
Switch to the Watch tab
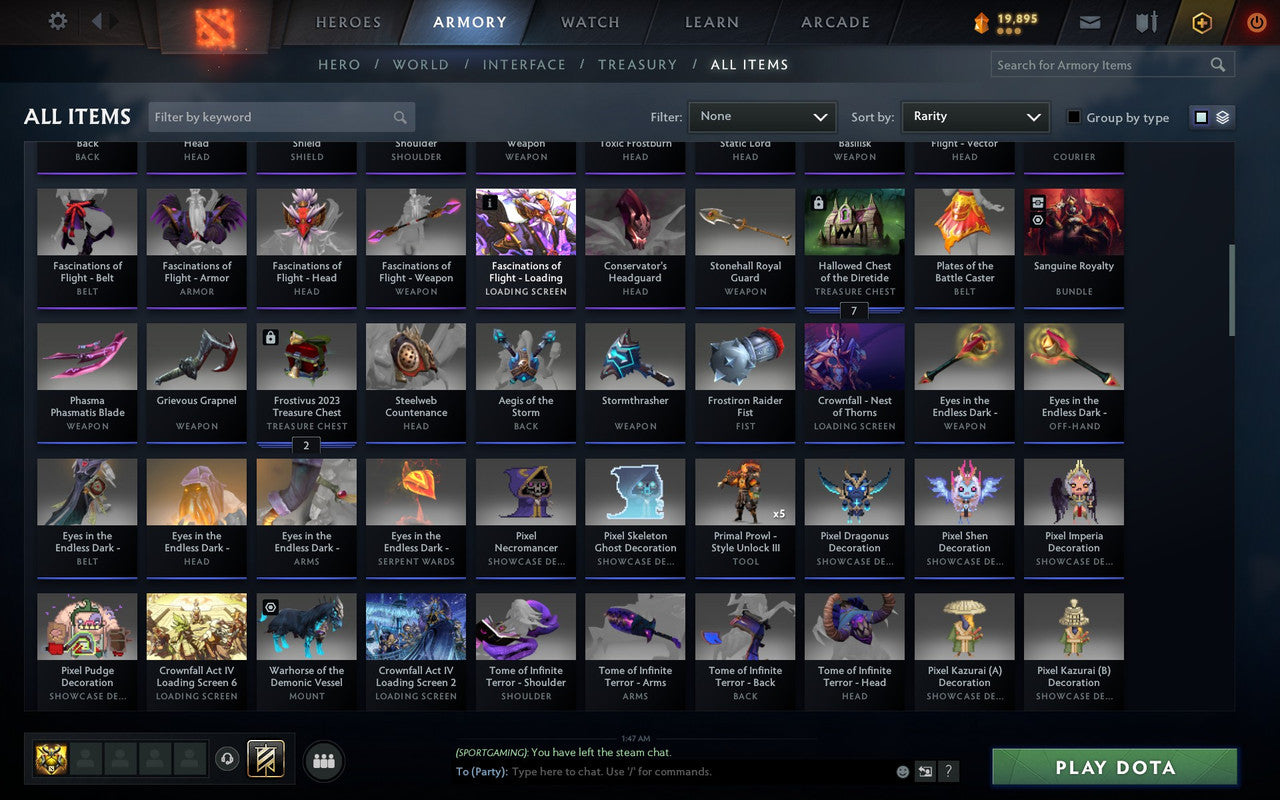[589, 21]
